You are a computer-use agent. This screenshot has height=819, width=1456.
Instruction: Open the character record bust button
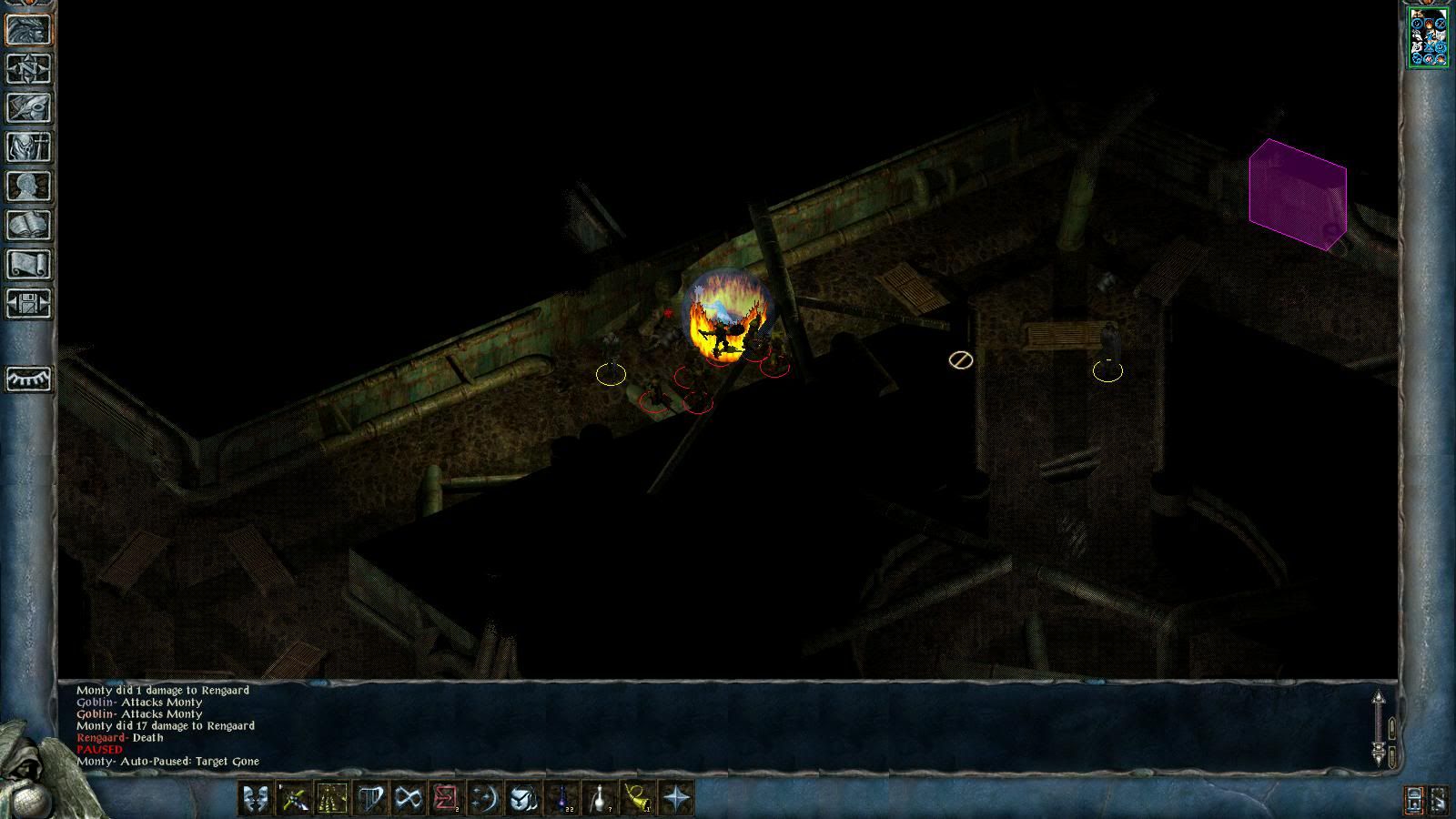[29, 186]
